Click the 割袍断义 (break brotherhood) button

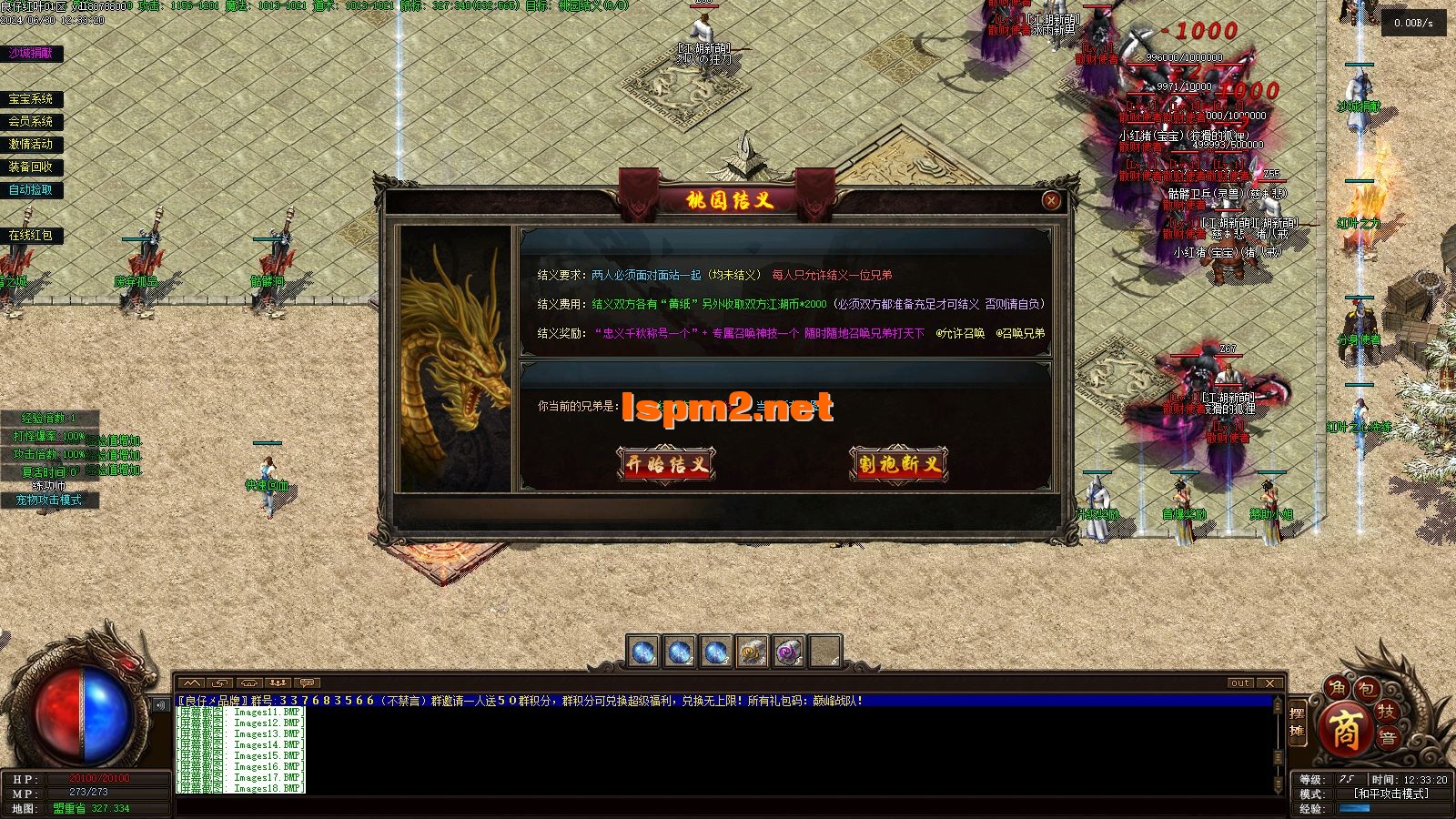[898, 464]
